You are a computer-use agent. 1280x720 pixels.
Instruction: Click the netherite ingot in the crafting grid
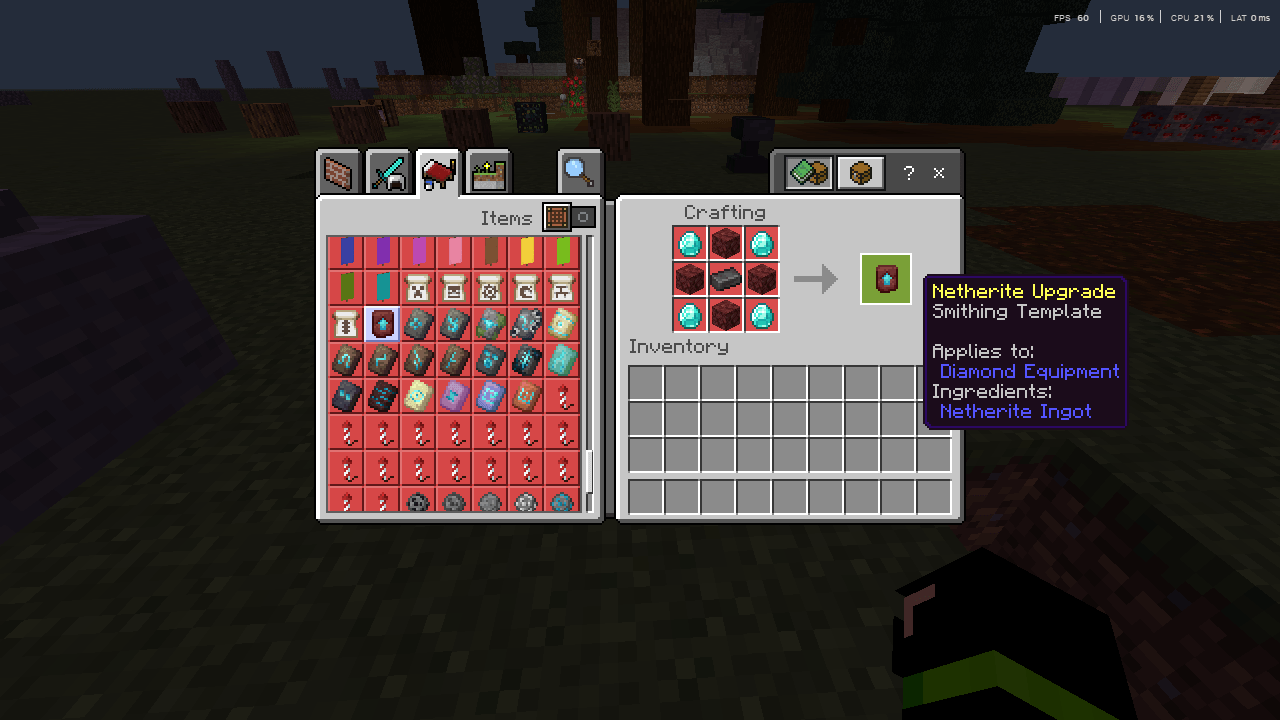[726, 279]
